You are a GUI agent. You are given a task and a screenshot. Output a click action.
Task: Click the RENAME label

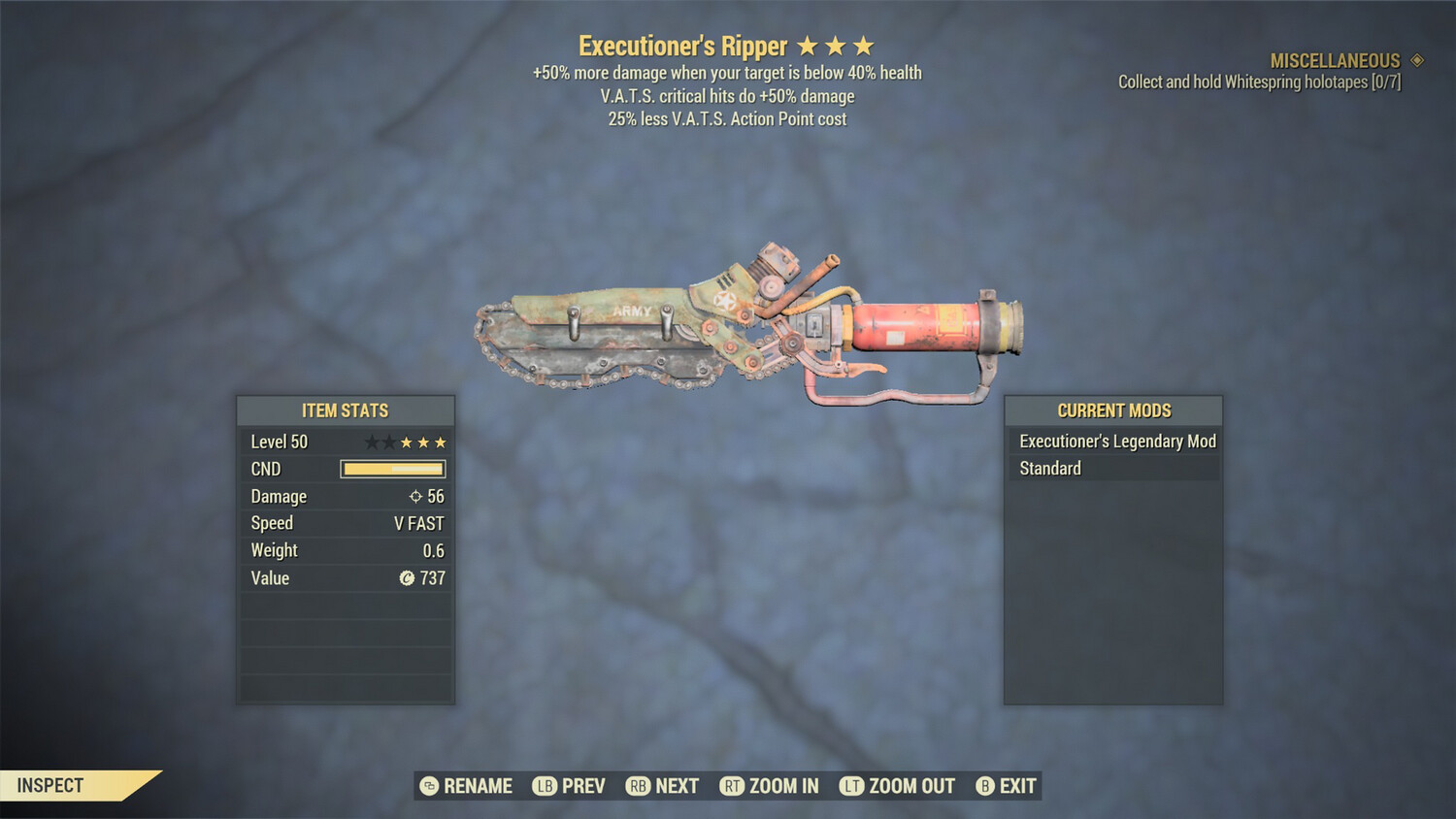477,786
